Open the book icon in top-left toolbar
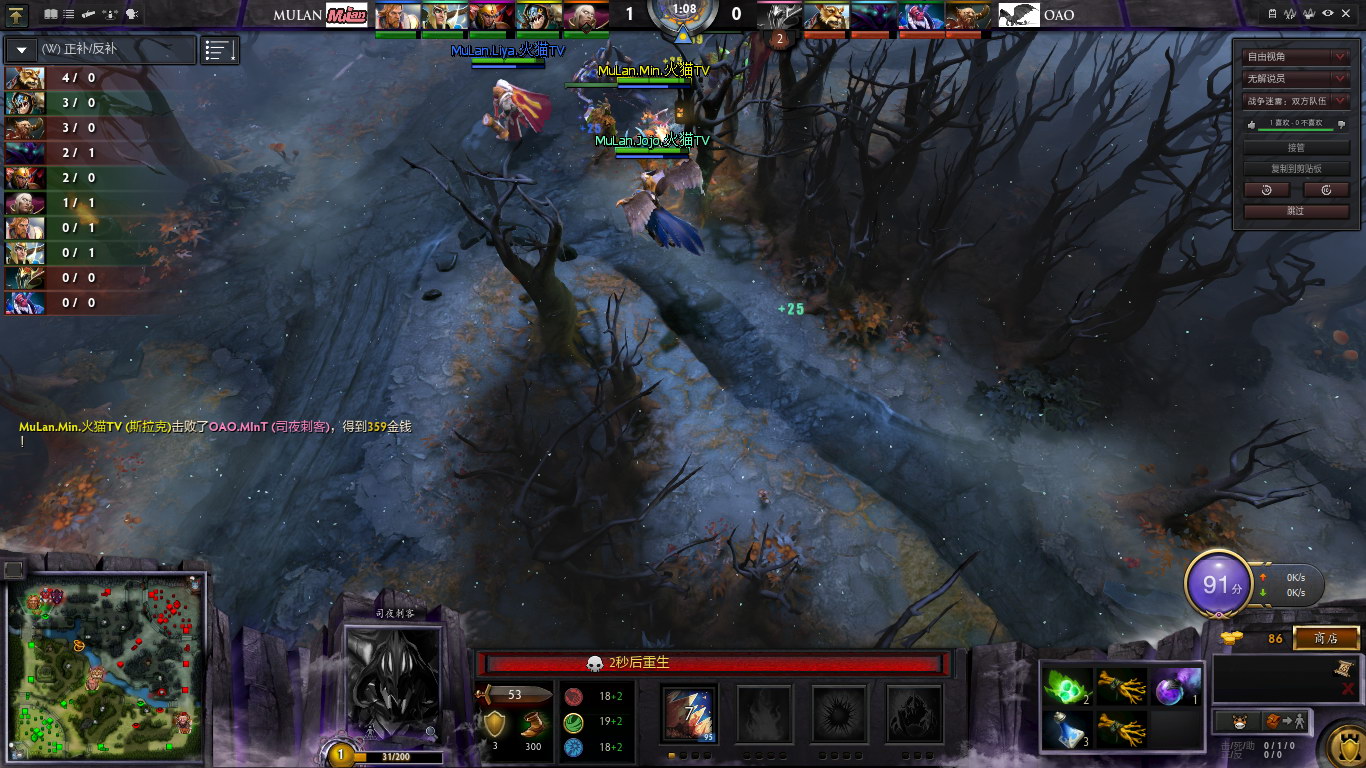The width and height of the screenshot is (1366, 768). tap(51, 14)
